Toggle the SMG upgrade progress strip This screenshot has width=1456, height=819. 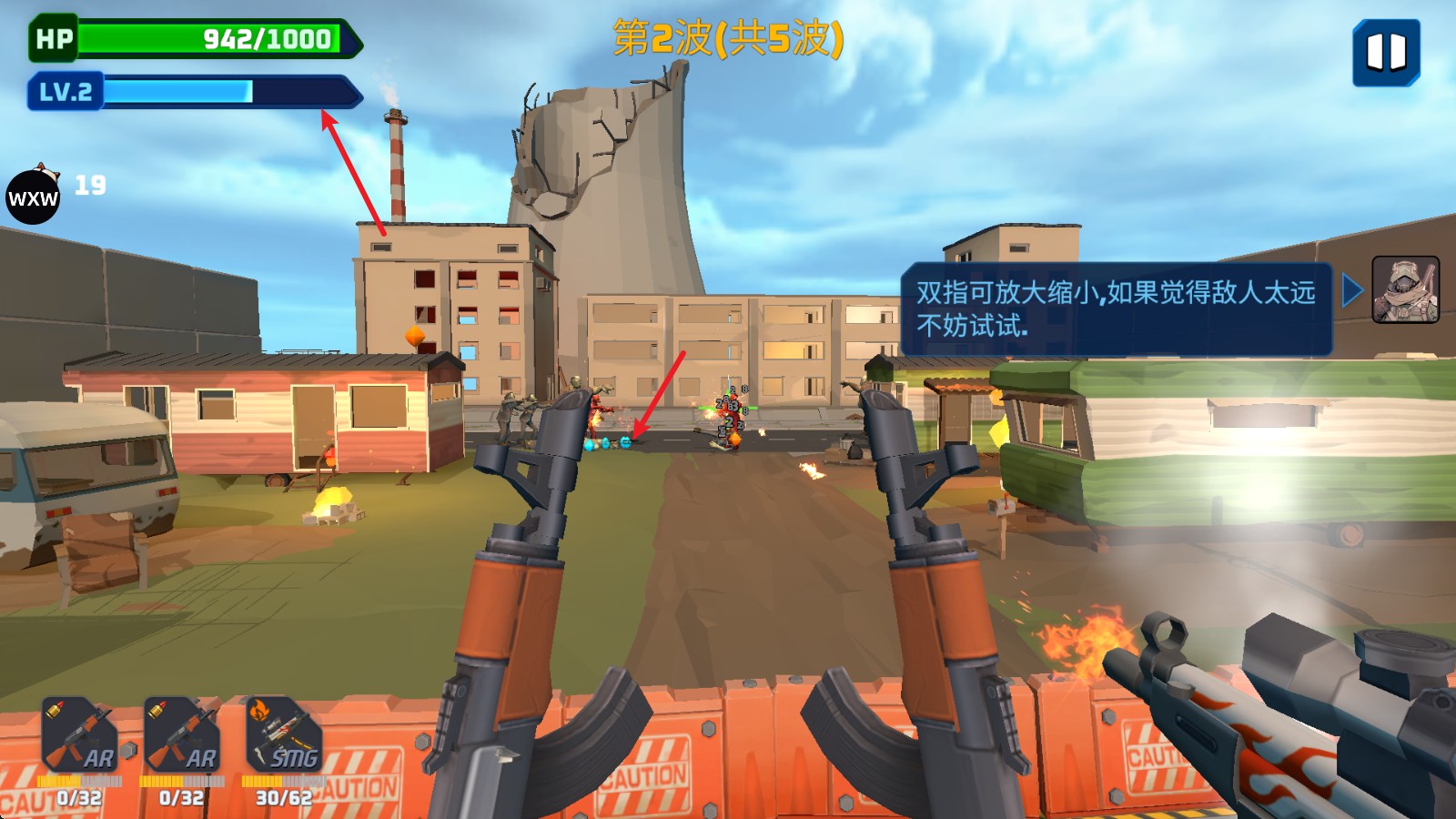[x=282, y=778]
